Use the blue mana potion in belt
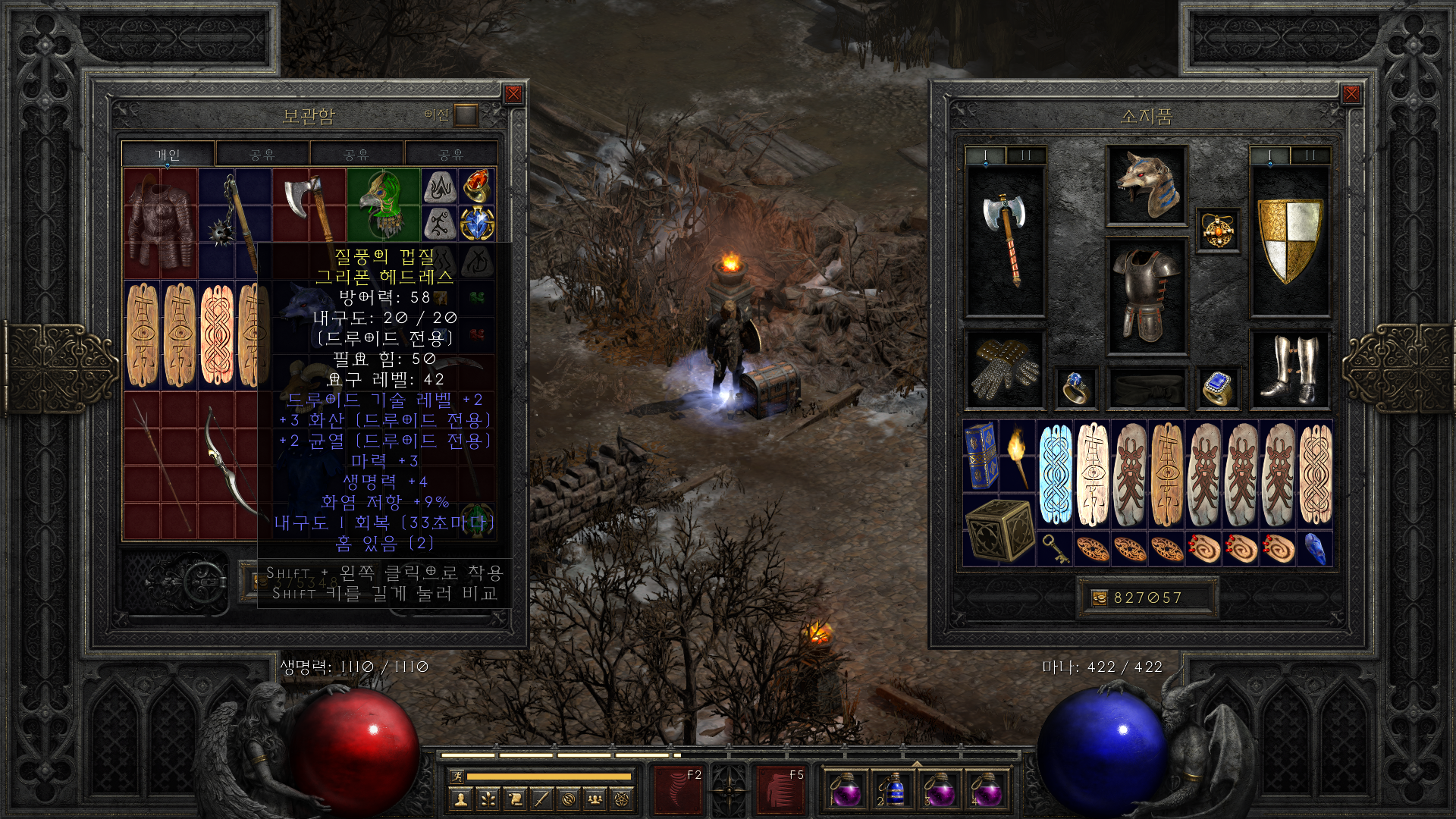The image size is (1456, 819). (893, 790)
